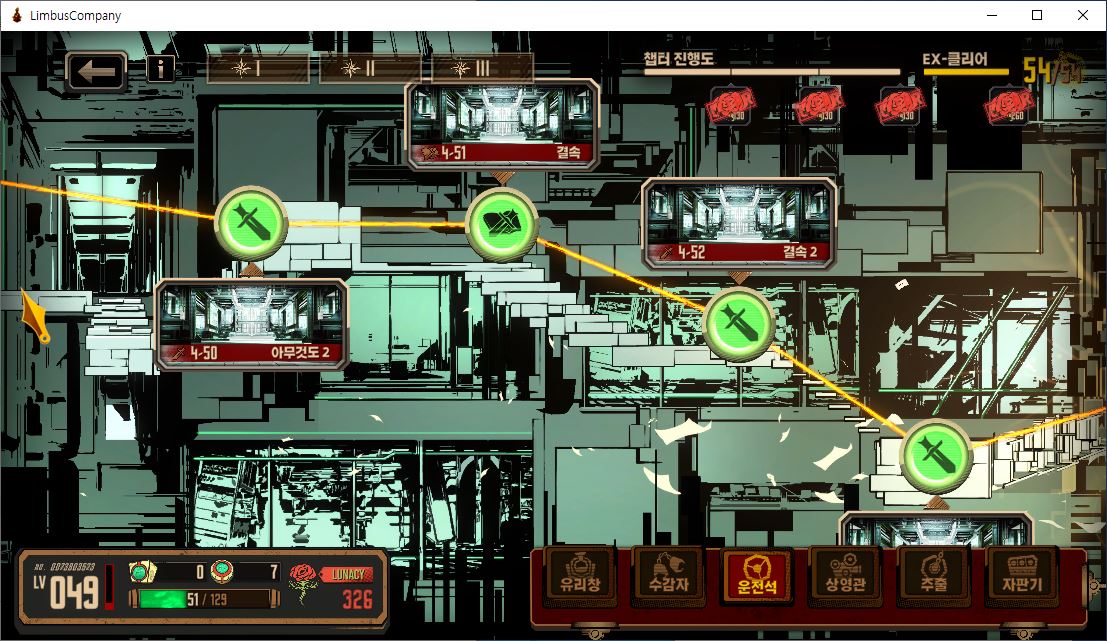Image resolution: width=1107 pixels, height=641 pixels.
Task: Switch to the part II tab
Action: click(x=369, y=68)
